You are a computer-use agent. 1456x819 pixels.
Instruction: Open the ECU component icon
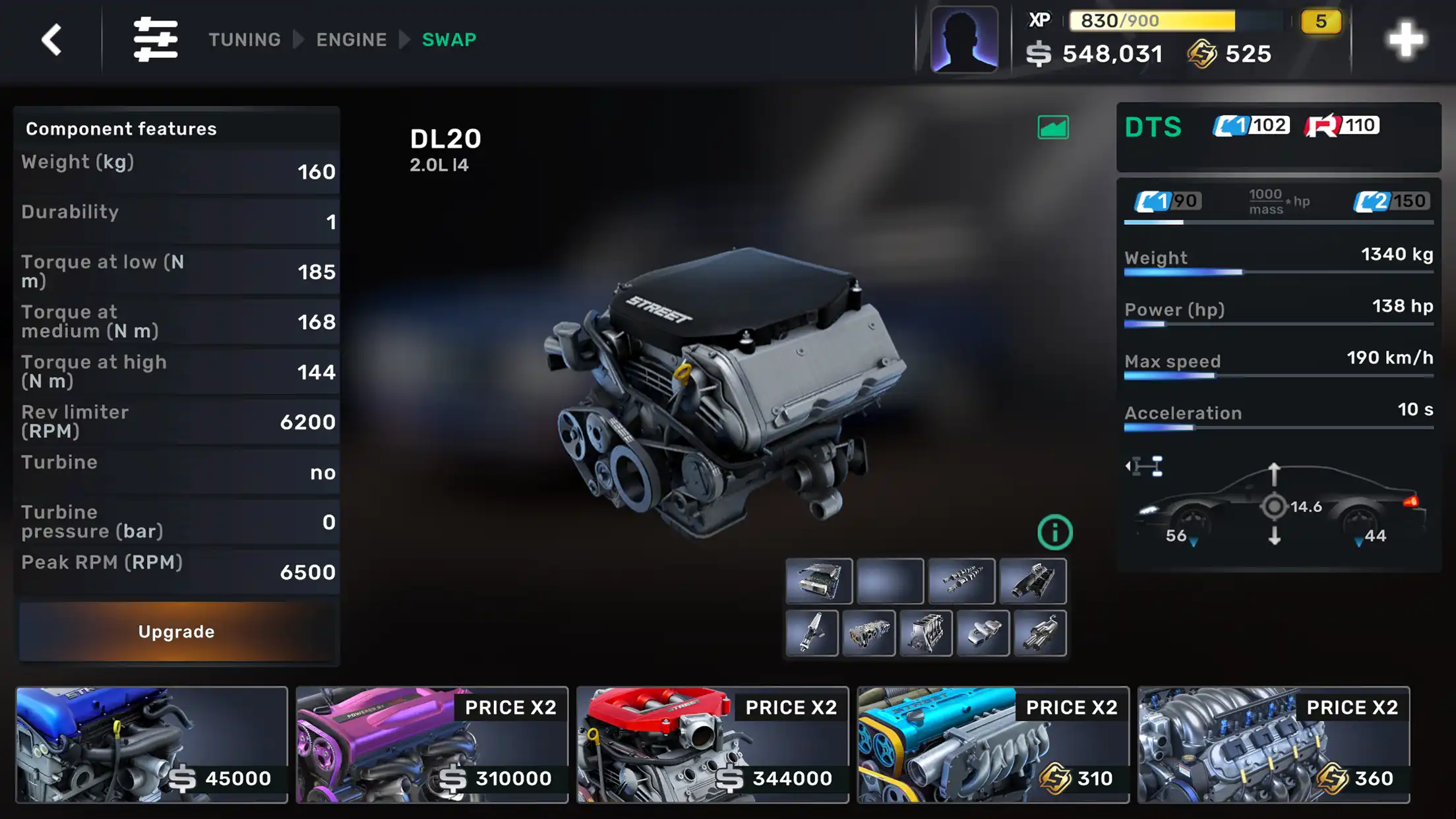pos(820,580)
